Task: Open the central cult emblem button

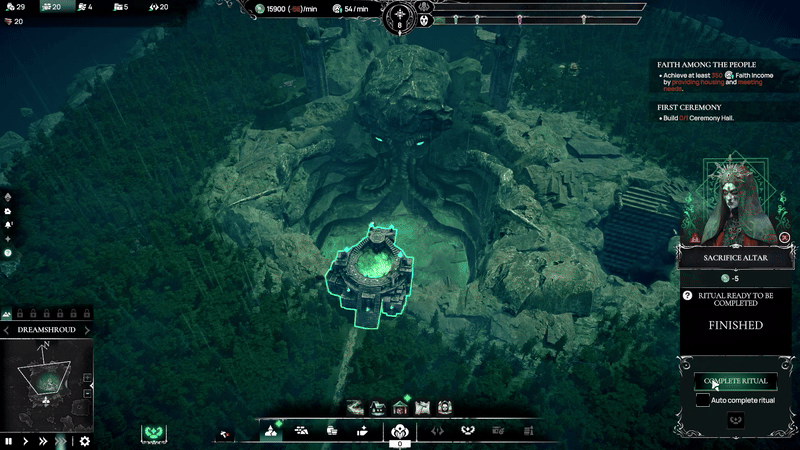Action: [399, 431]
